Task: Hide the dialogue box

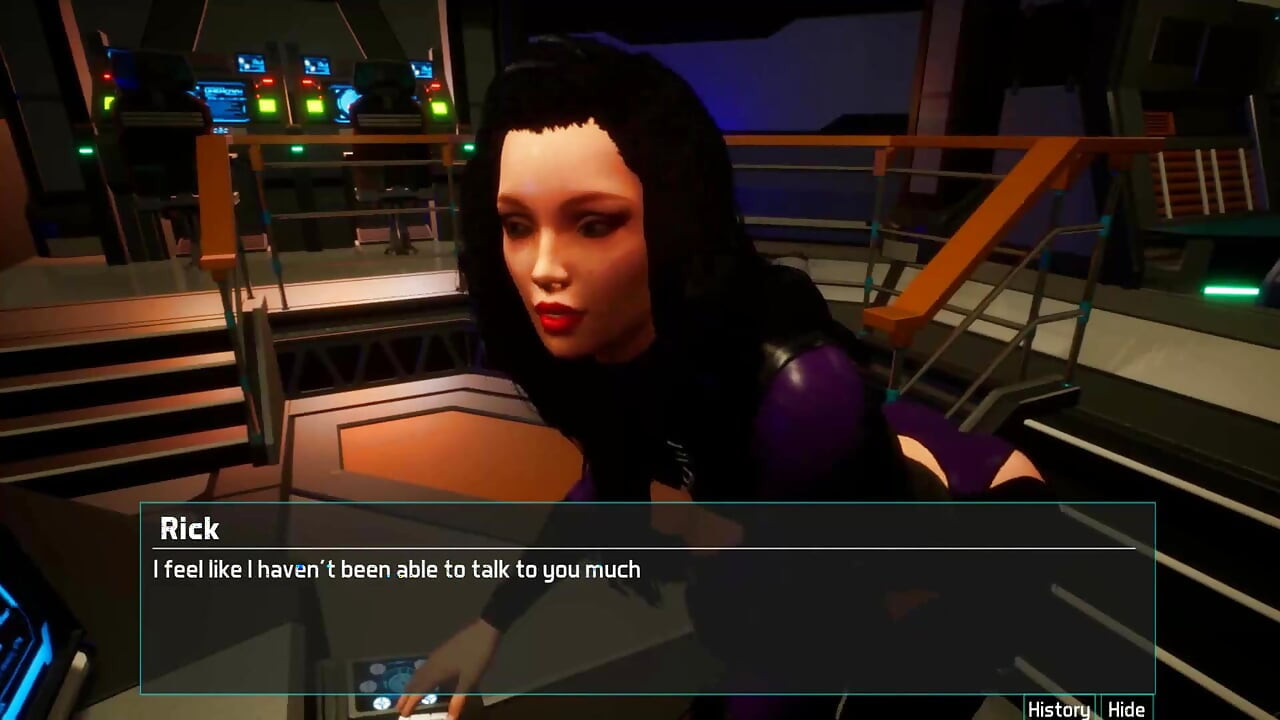Action: [1126, 709]
